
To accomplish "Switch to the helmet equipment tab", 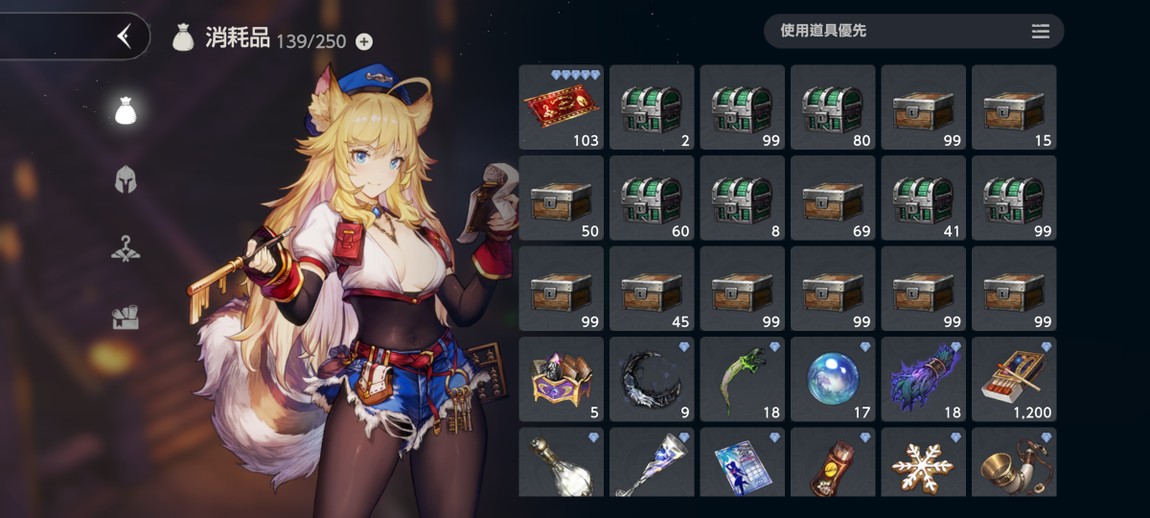I will click(x=125, y=180).
